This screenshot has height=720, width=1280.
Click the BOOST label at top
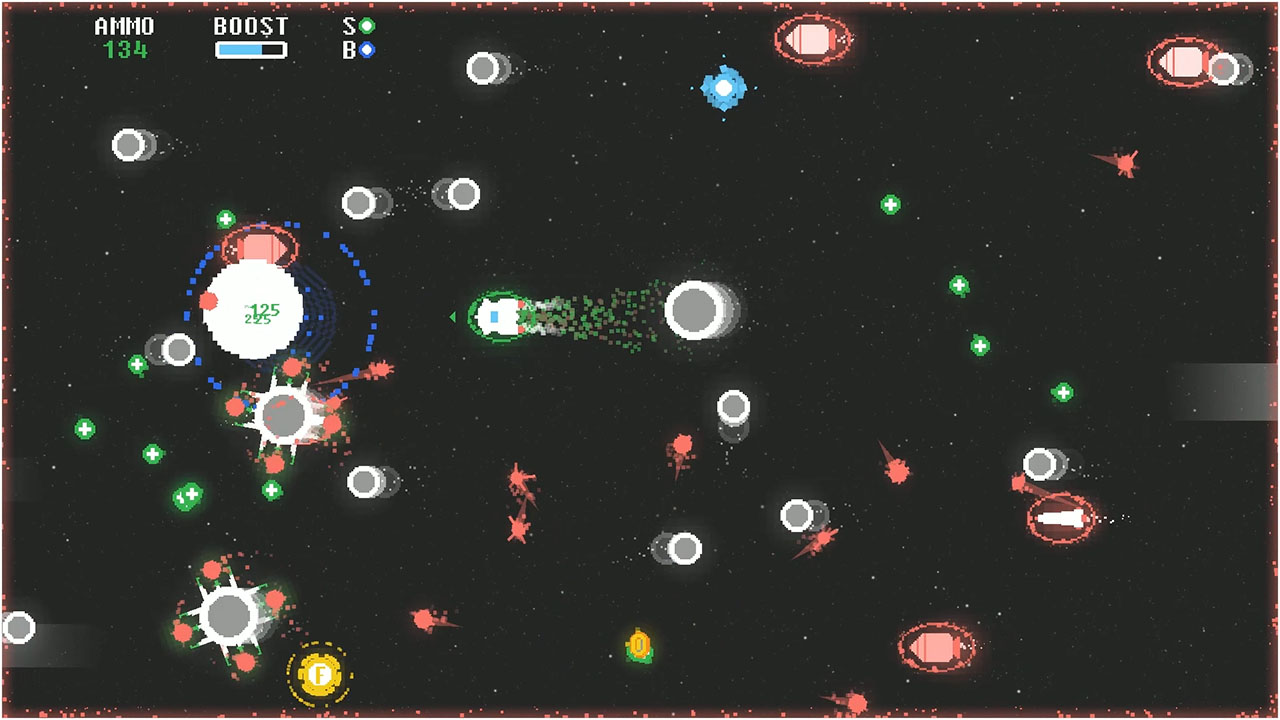(x=248, y=26)
